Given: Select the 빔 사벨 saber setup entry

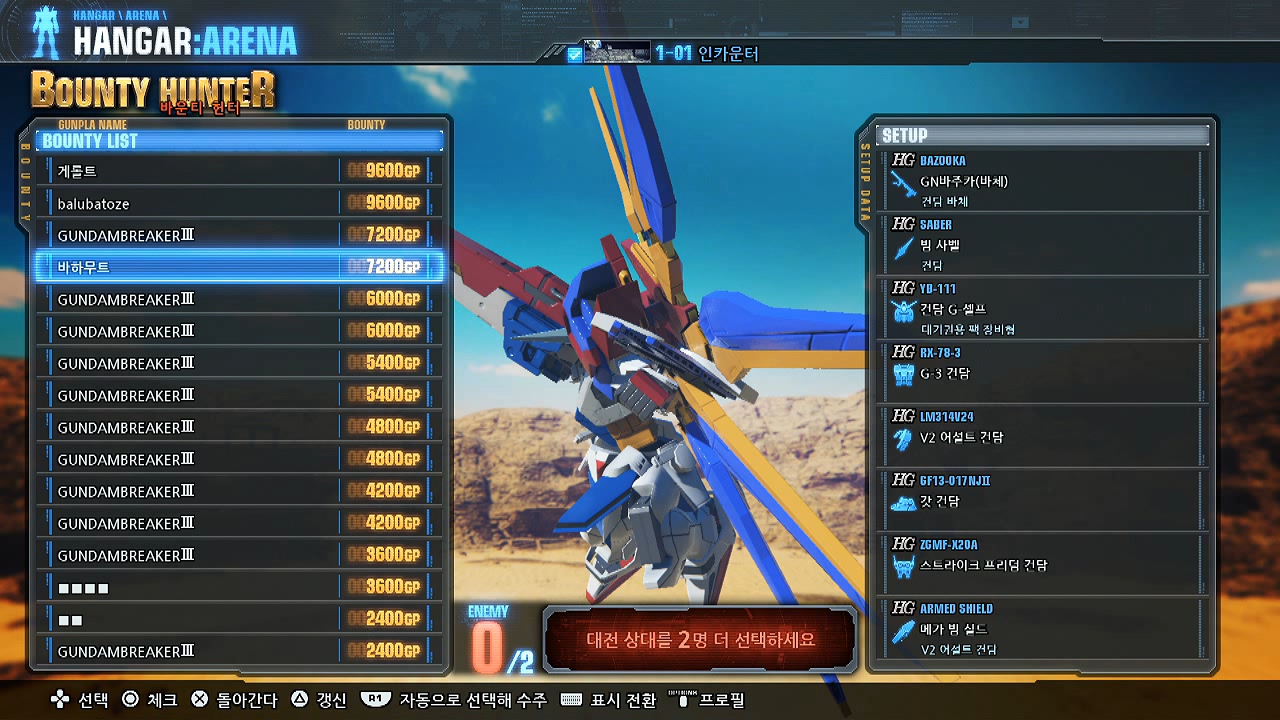Looking at the screenshot, I should coord(1043,245).
